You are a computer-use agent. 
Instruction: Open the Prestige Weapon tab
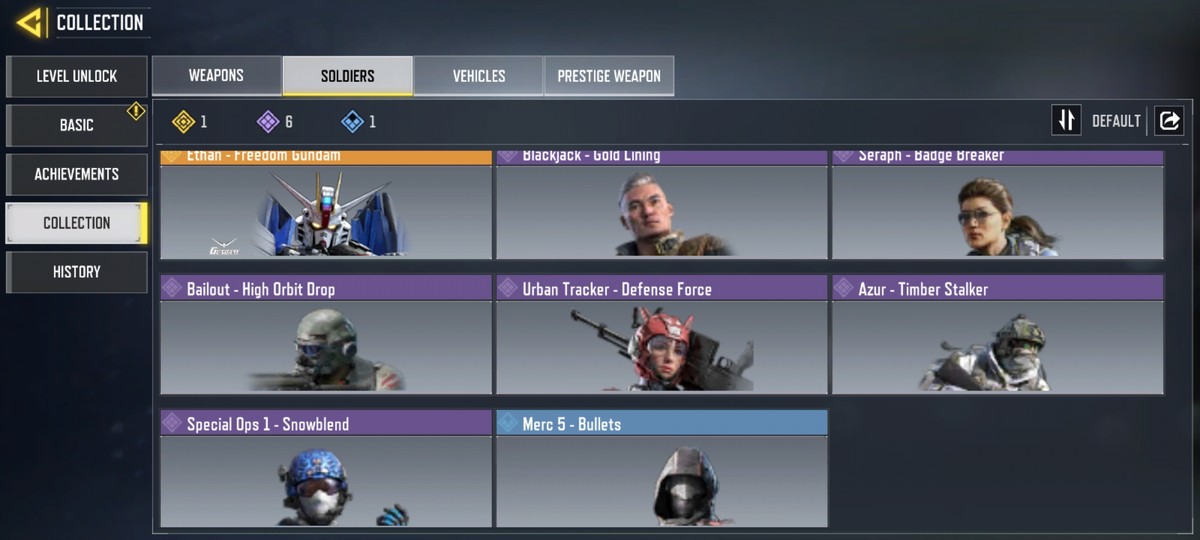coord(609,76)
